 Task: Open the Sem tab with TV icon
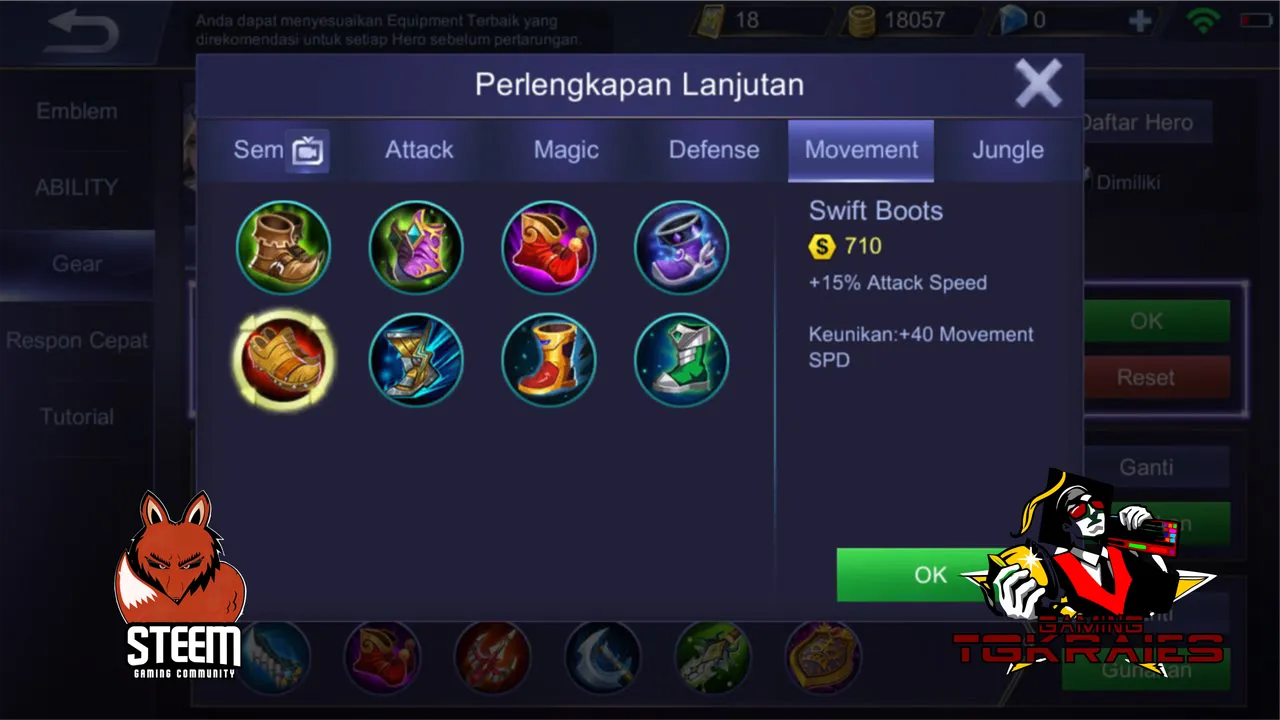279,150
